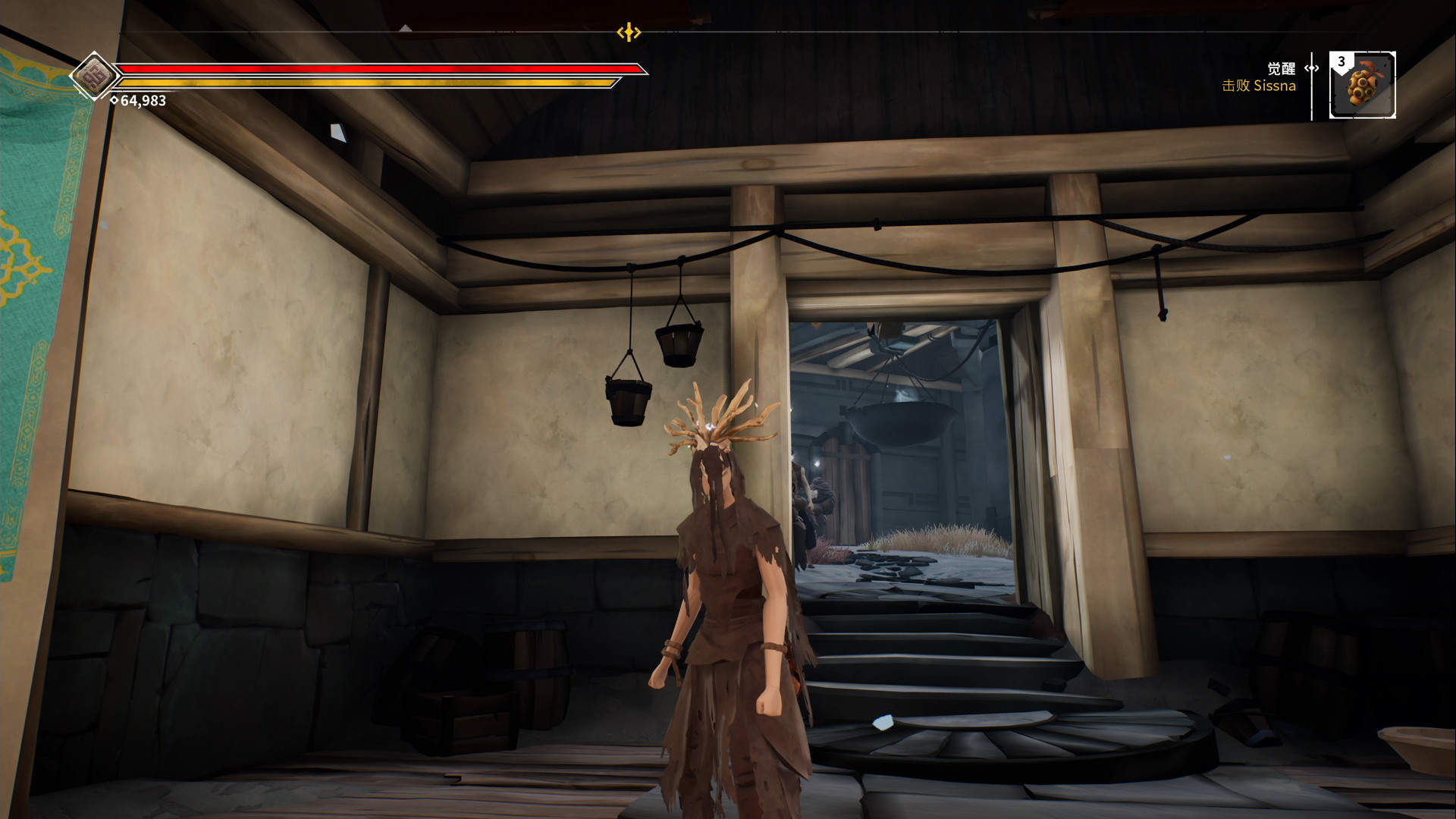The width and height of the screenshot is (1456, 819).
Task: Select the orange consumable item slot
Action: (1363, 85)
